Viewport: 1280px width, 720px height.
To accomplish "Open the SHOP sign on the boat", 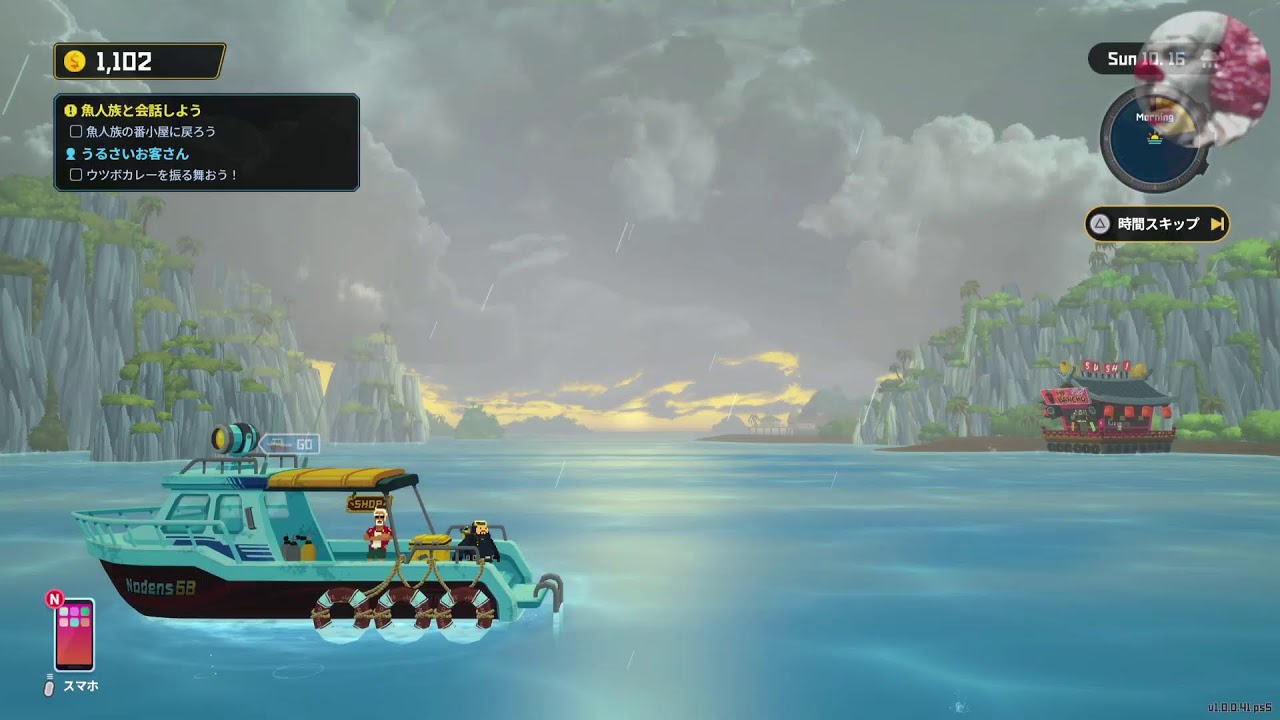I will 367,503.
